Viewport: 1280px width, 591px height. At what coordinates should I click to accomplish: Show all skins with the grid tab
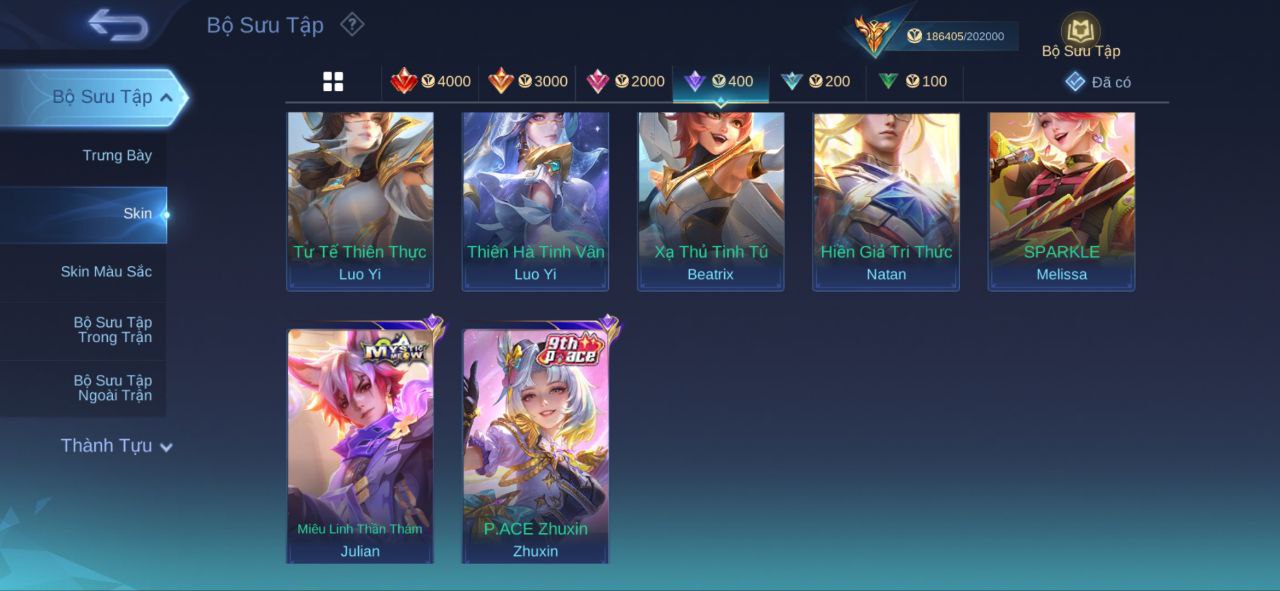333,82
